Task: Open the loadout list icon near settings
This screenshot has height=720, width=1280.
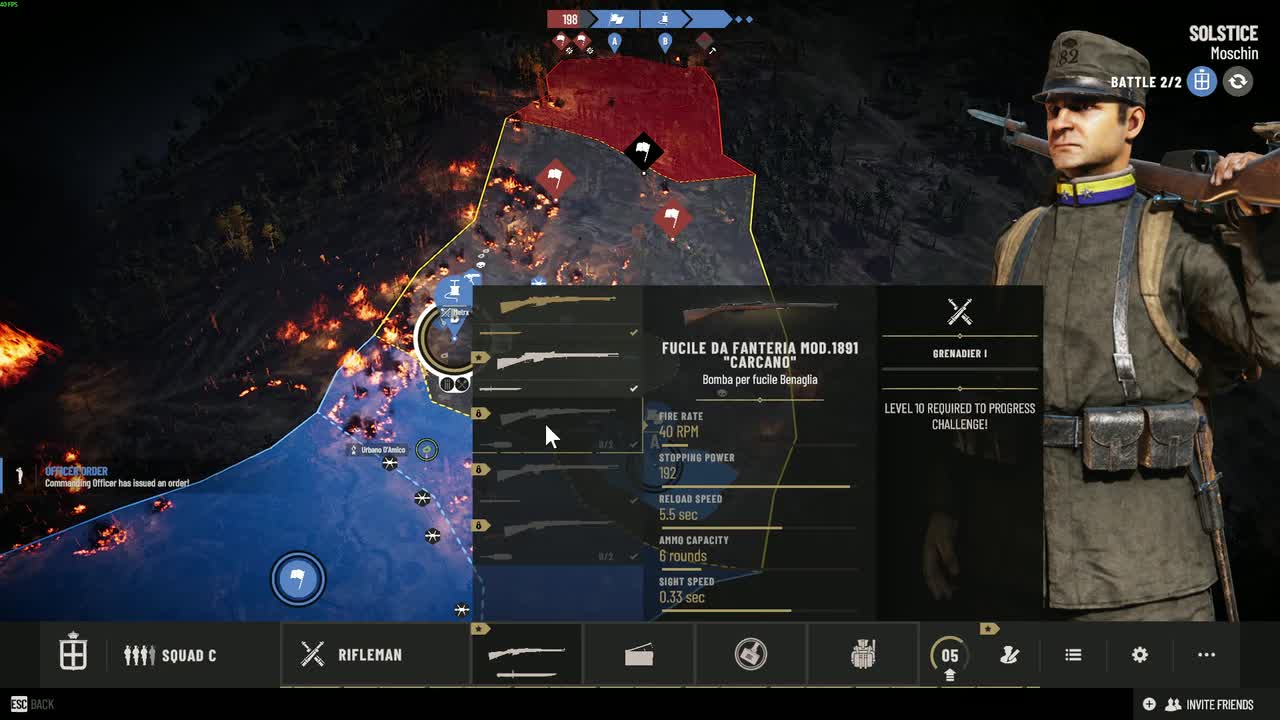Action: (1073, 654)
